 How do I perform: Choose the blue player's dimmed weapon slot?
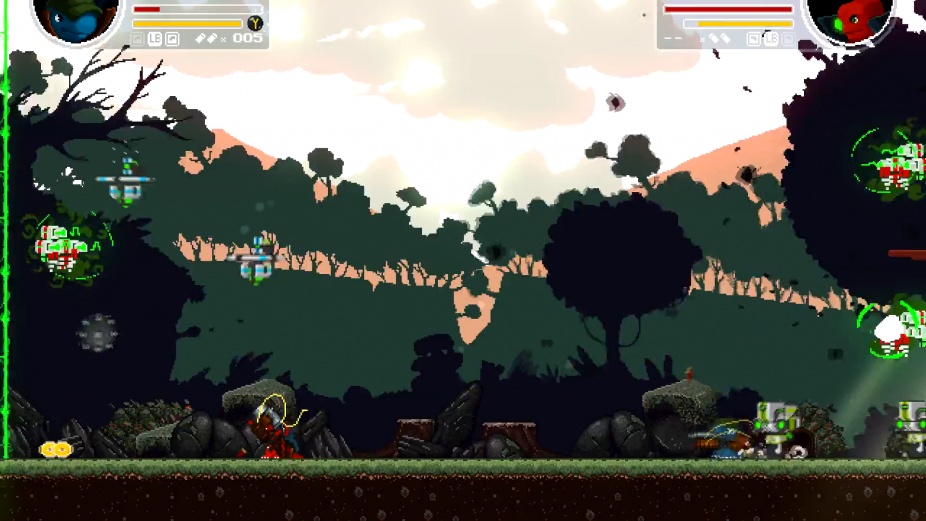point(138,39)
